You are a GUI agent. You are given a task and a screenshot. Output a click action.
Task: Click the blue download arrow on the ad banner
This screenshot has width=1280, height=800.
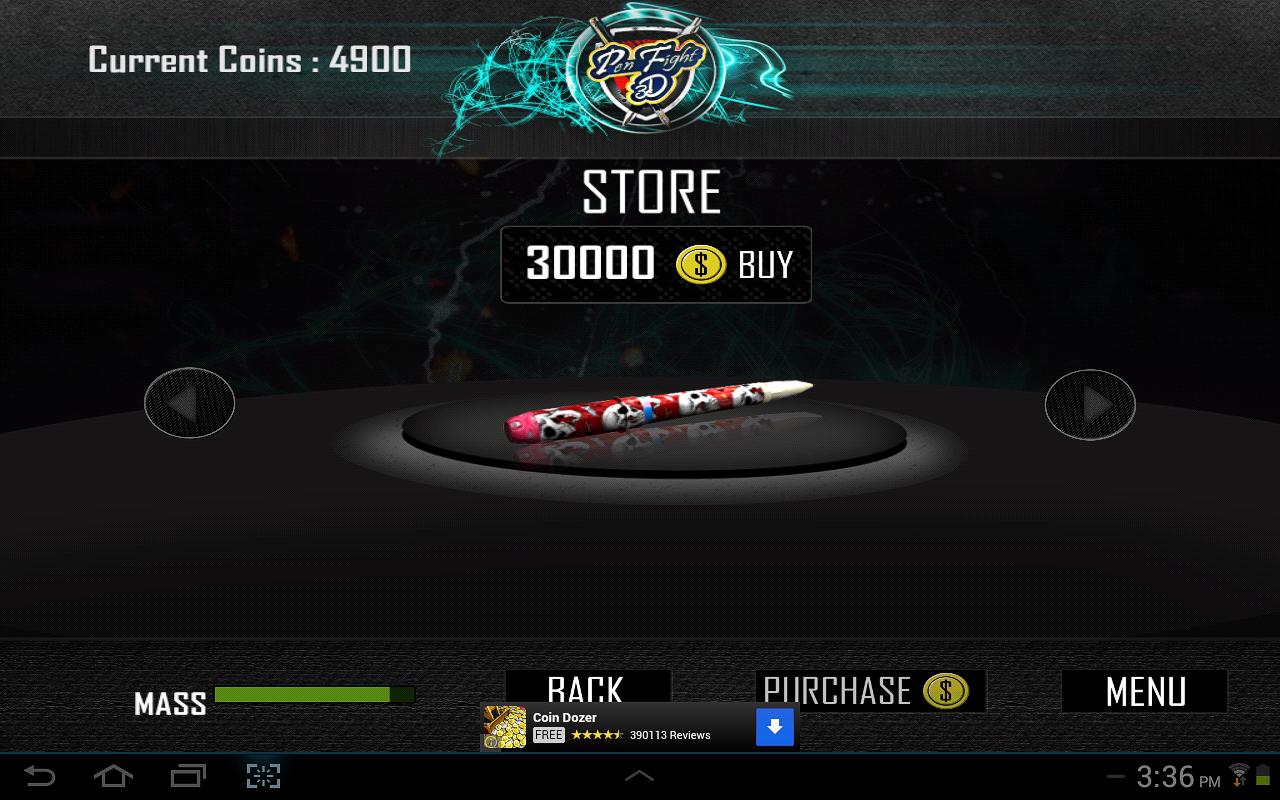click(x=775, y=726)
